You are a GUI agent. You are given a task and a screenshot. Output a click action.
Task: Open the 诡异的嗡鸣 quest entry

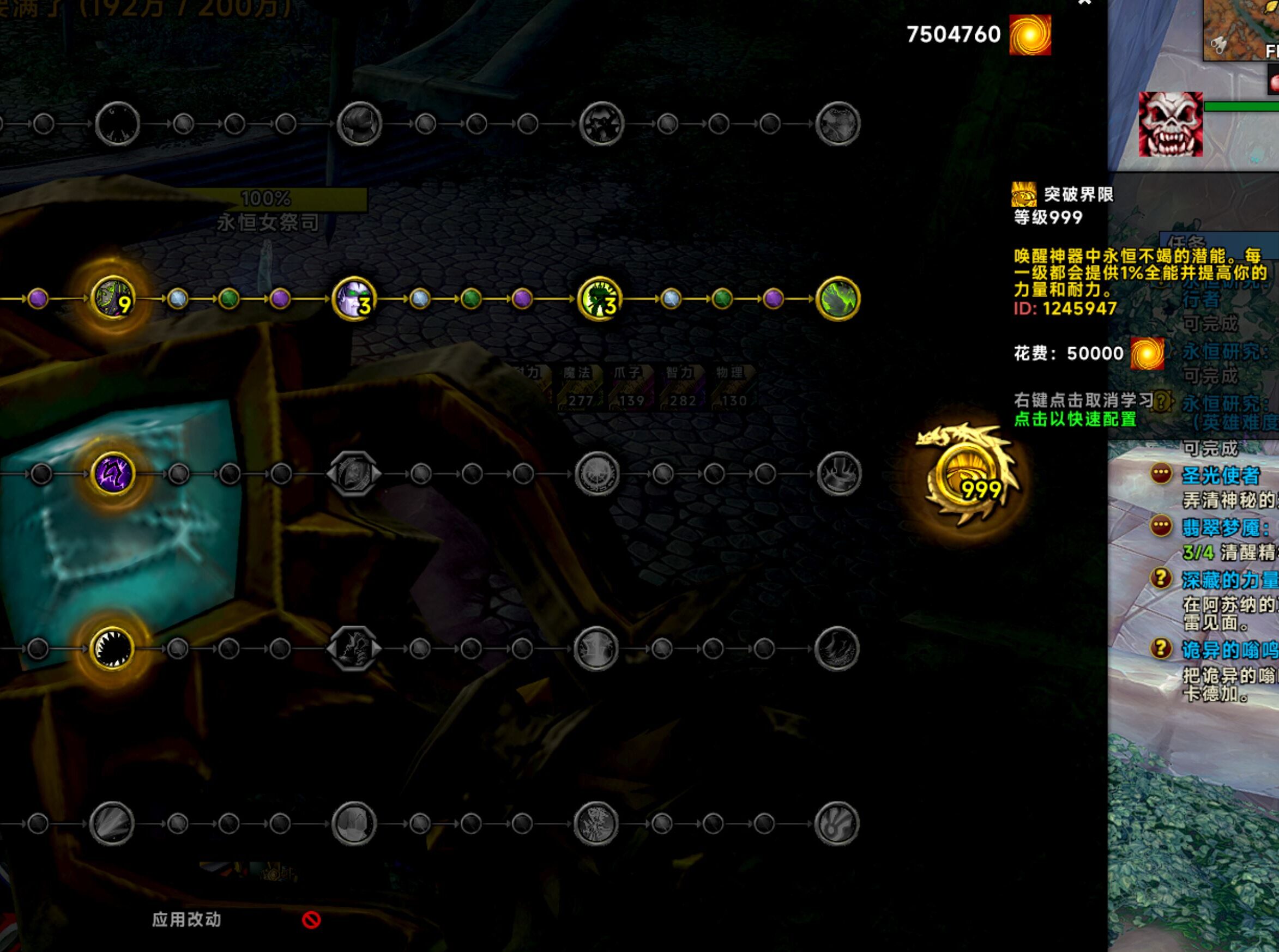click(1229, 650)
